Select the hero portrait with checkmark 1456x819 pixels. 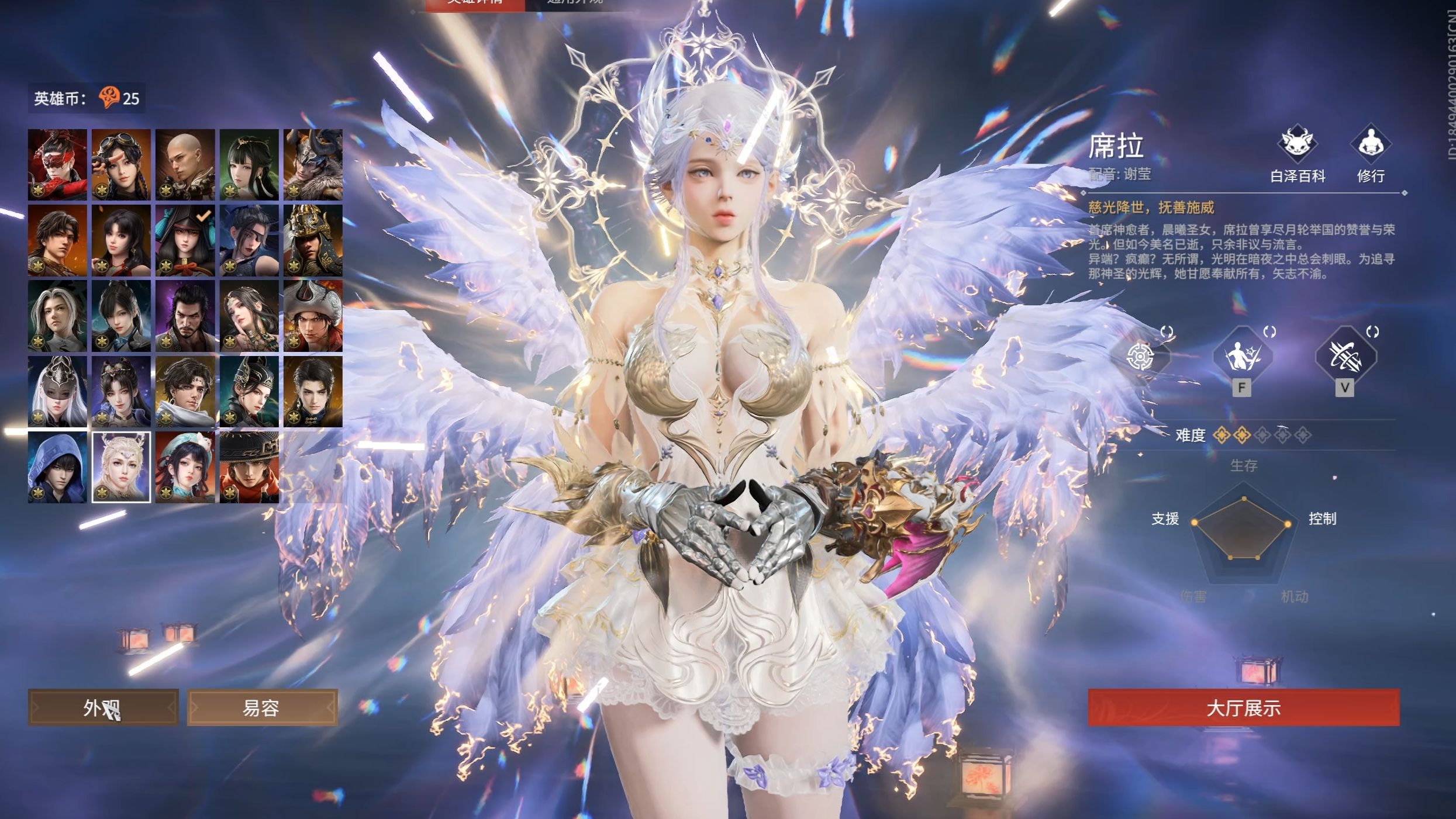185,240
